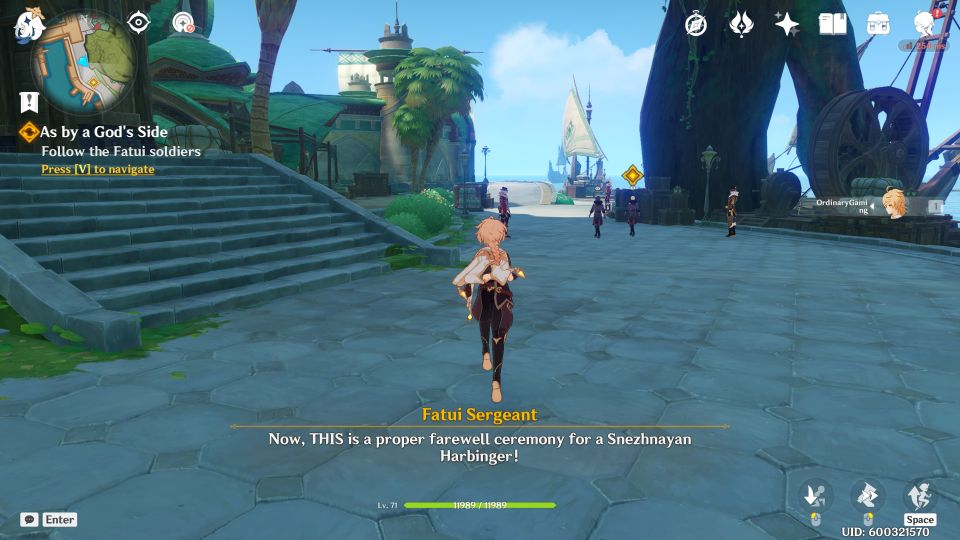Open the backpack inventory
Screen dimensions: 960x540
pos(878,24)
